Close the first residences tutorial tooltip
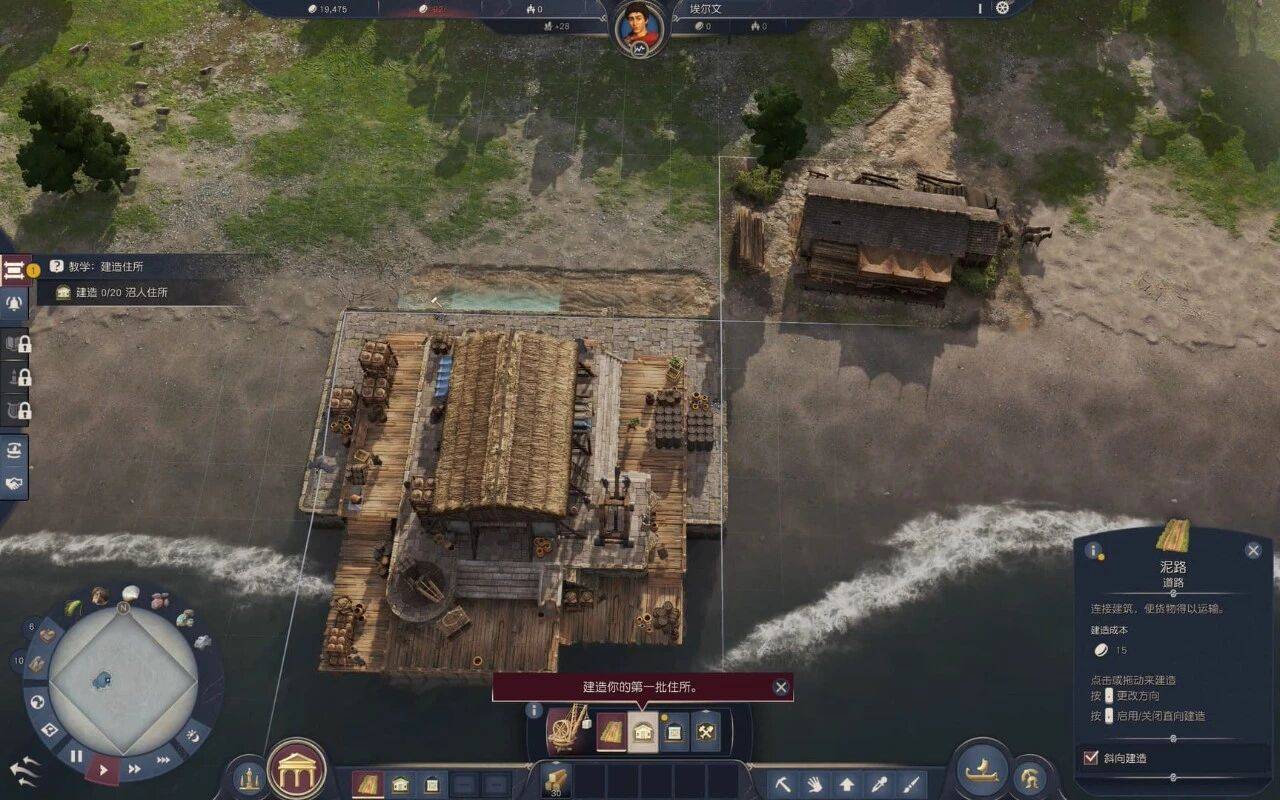Screen dimensions: 1280x800 click(x=781, y=687)
